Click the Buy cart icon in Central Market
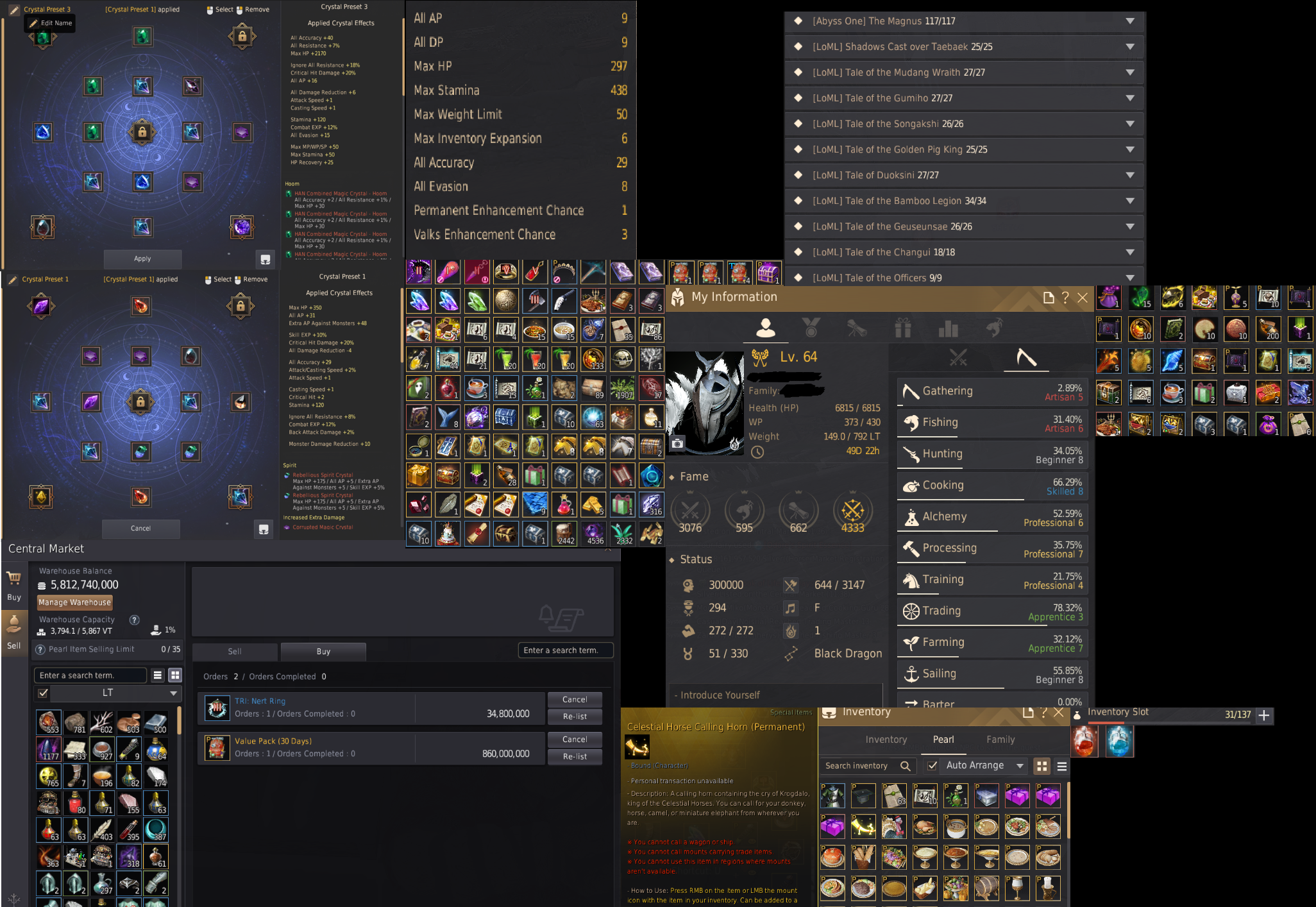This screenshot has width=1316, height=907. click(14, 579)
